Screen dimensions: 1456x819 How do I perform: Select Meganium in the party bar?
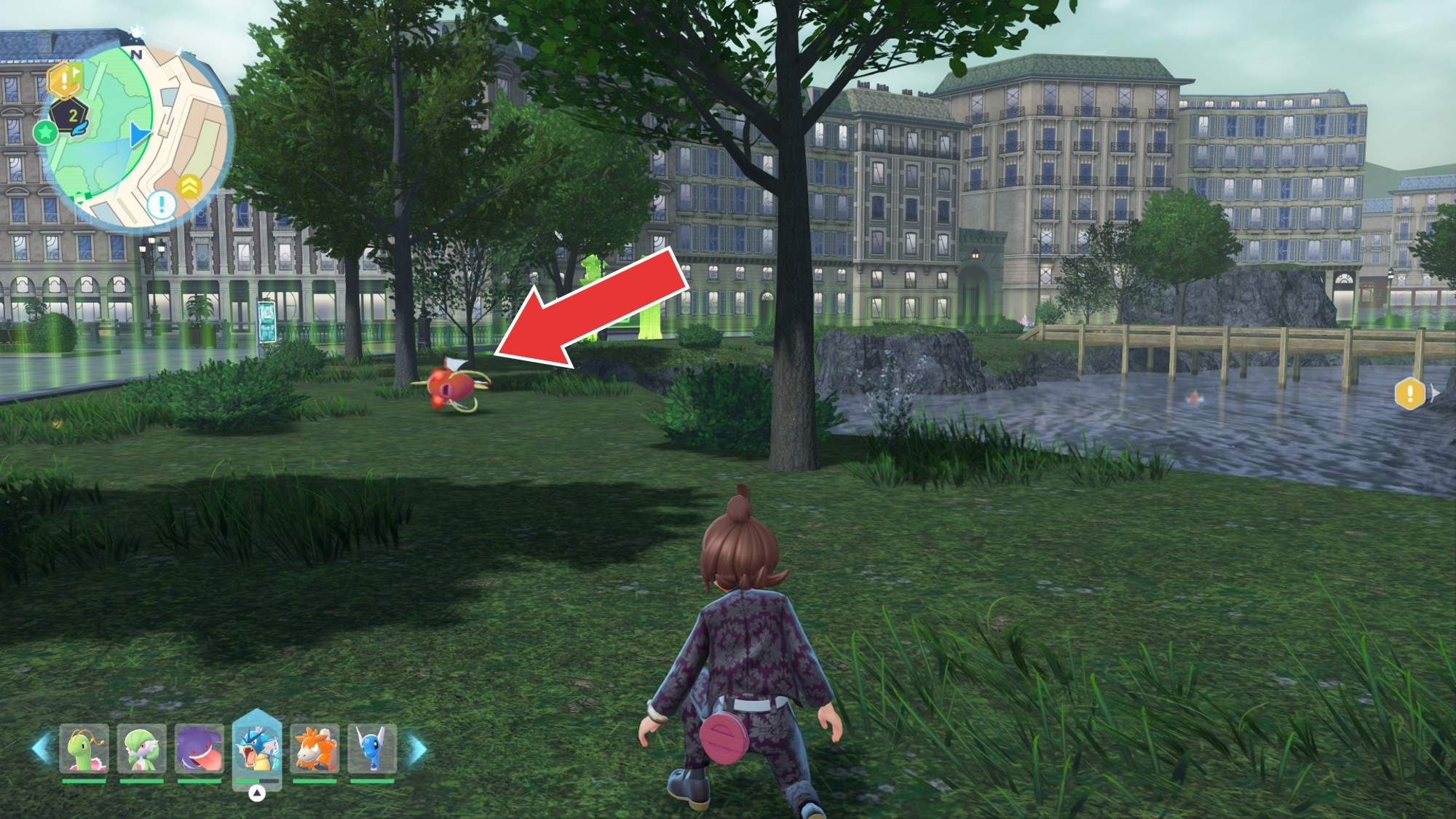click(x=84, y=749)
